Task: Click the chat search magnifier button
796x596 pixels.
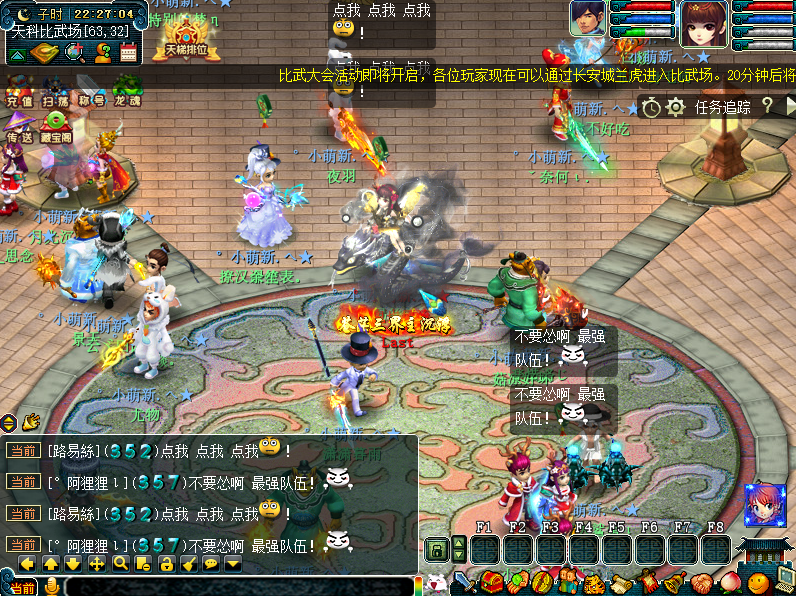Action: coord(119,564)
